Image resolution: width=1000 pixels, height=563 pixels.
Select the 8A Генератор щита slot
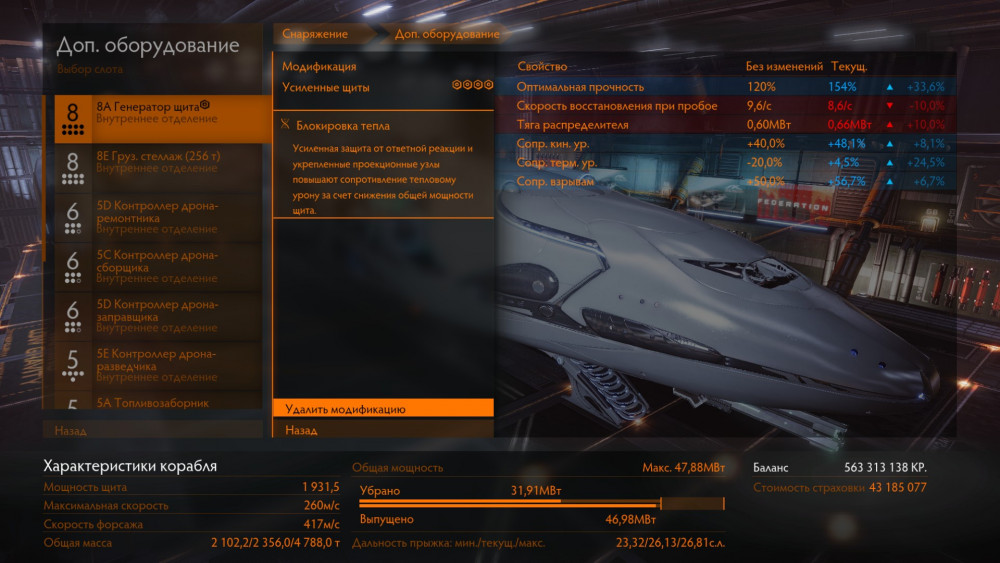click(160, 119)
